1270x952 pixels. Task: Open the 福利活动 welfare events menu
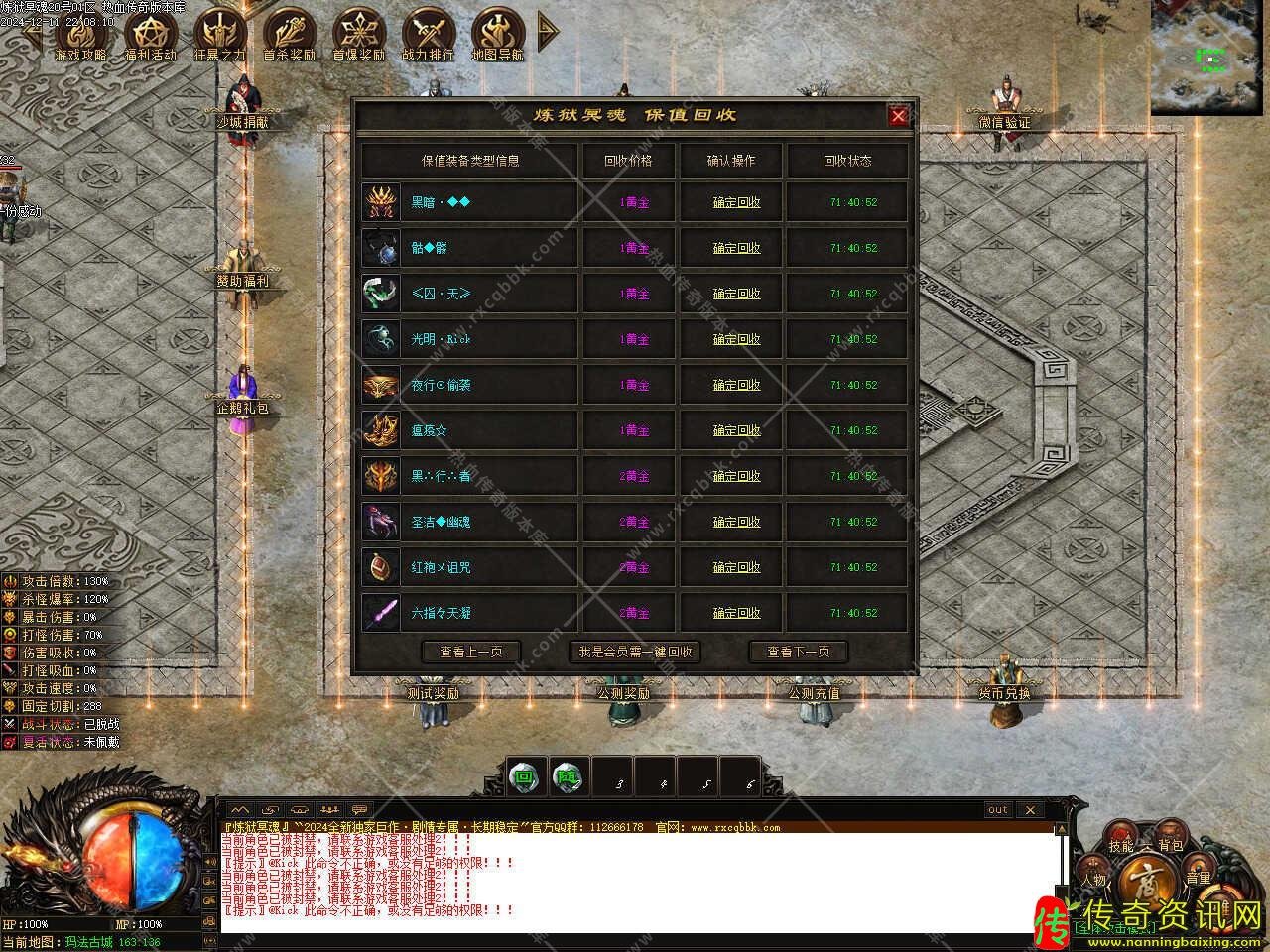click(150, 34)
